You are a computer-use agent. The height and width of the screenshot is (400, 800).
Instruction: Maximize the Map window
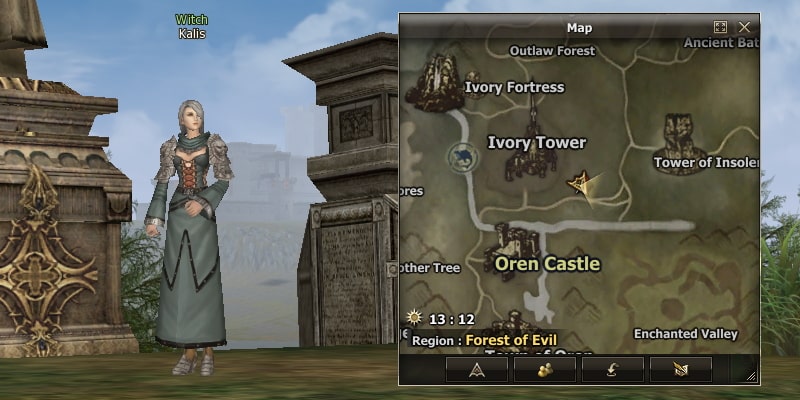pos(720,27)
